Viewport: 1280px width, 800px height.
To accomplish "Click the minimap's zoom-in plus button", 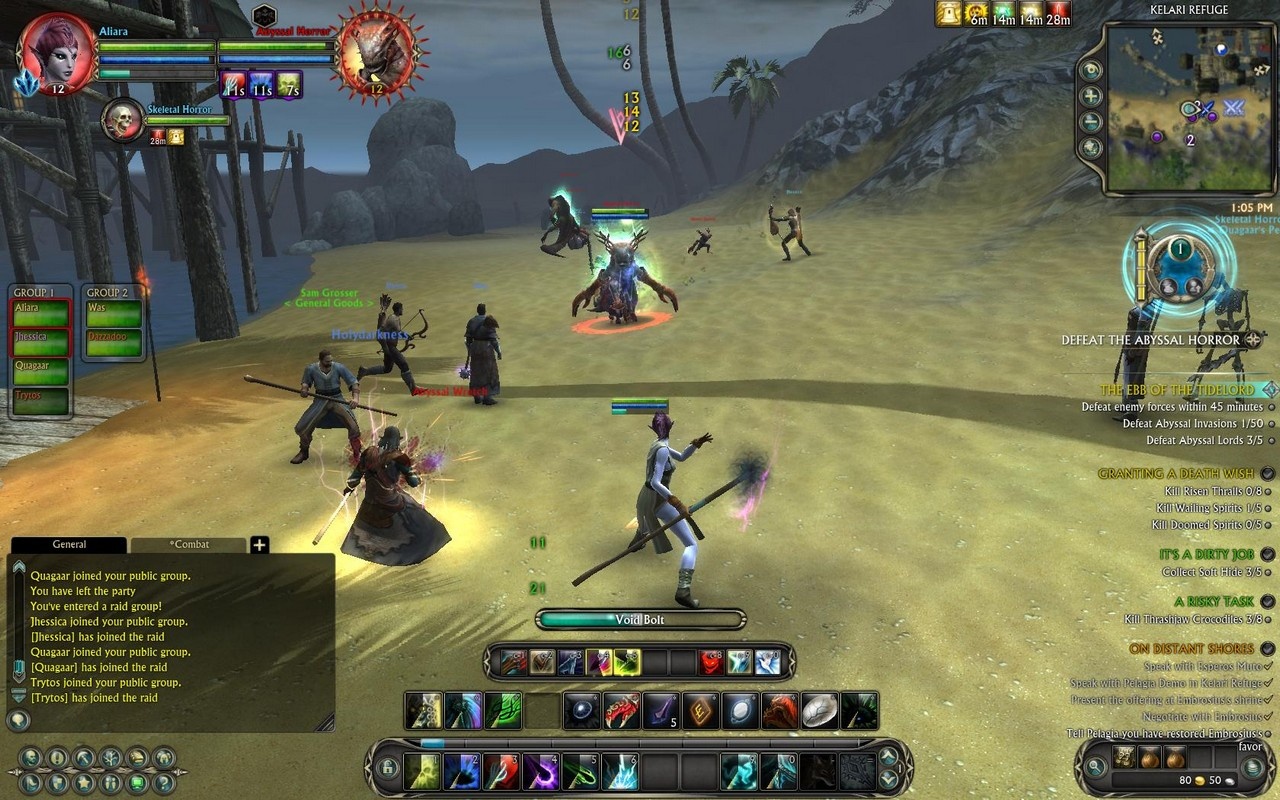I will (1091, 96).
